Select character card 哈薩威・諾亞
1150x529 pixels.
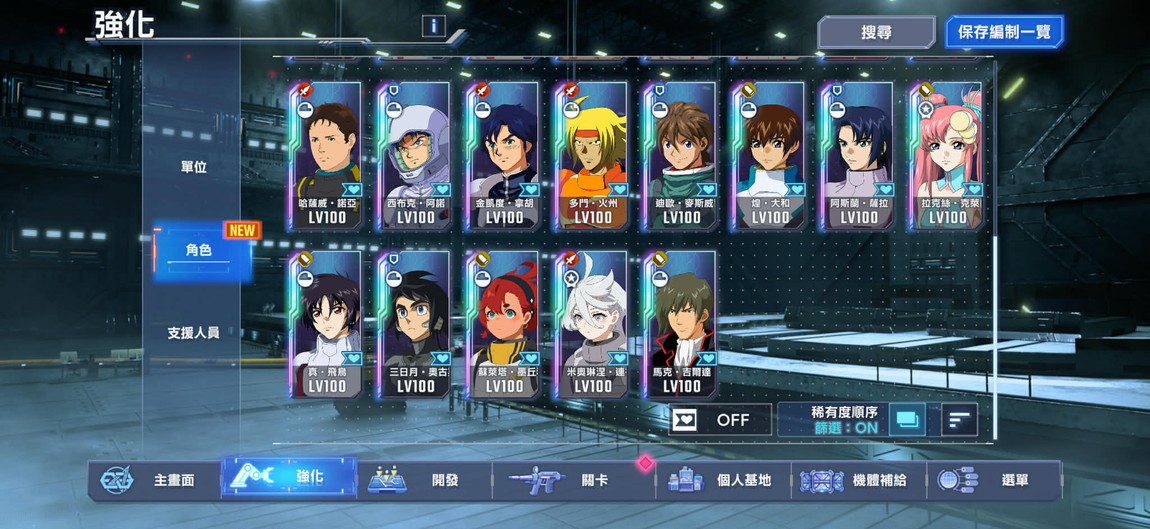click(327, 157)
